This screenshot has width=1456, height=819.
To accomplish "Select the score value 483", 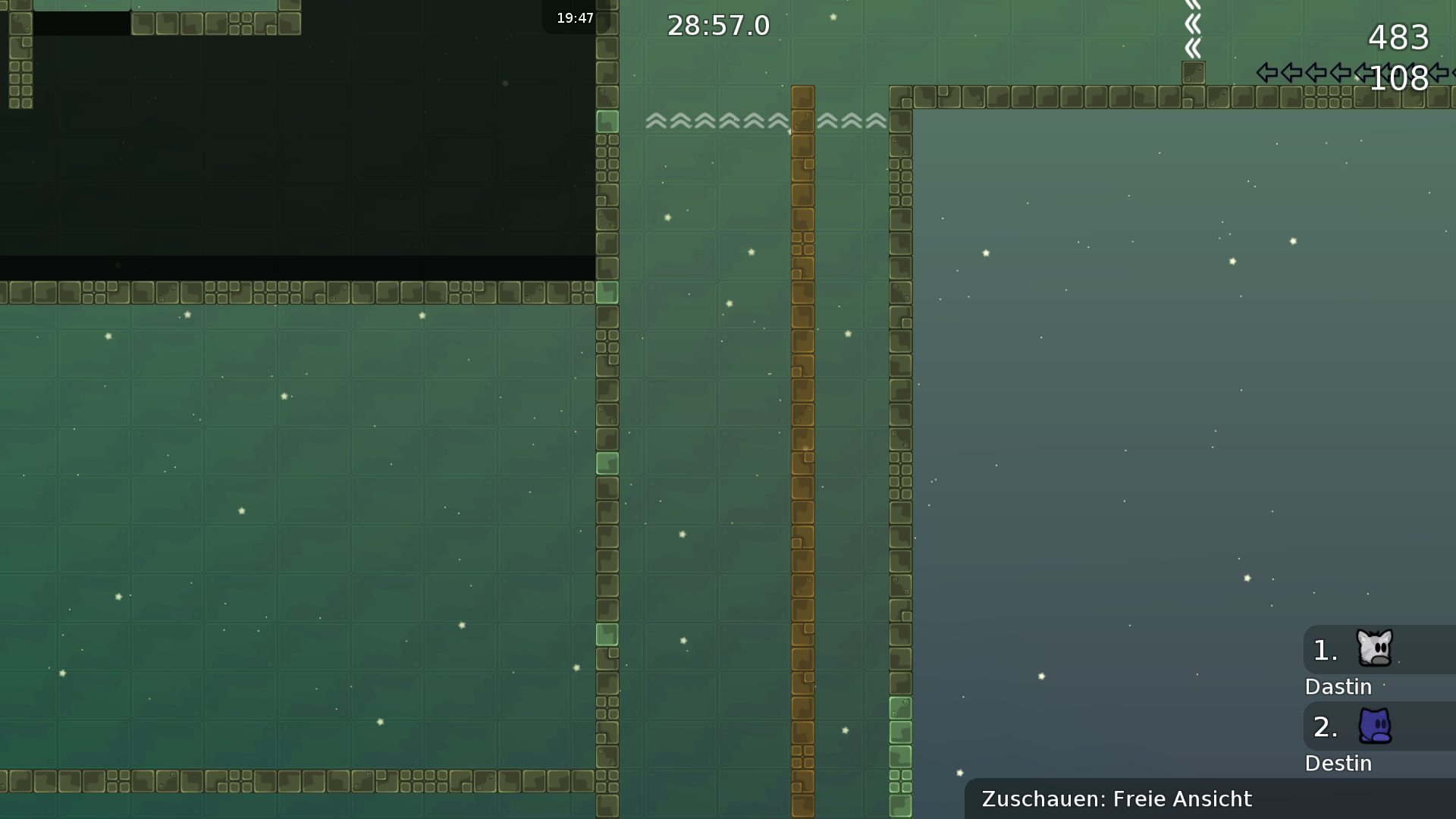I will [x=1399, y=38].
